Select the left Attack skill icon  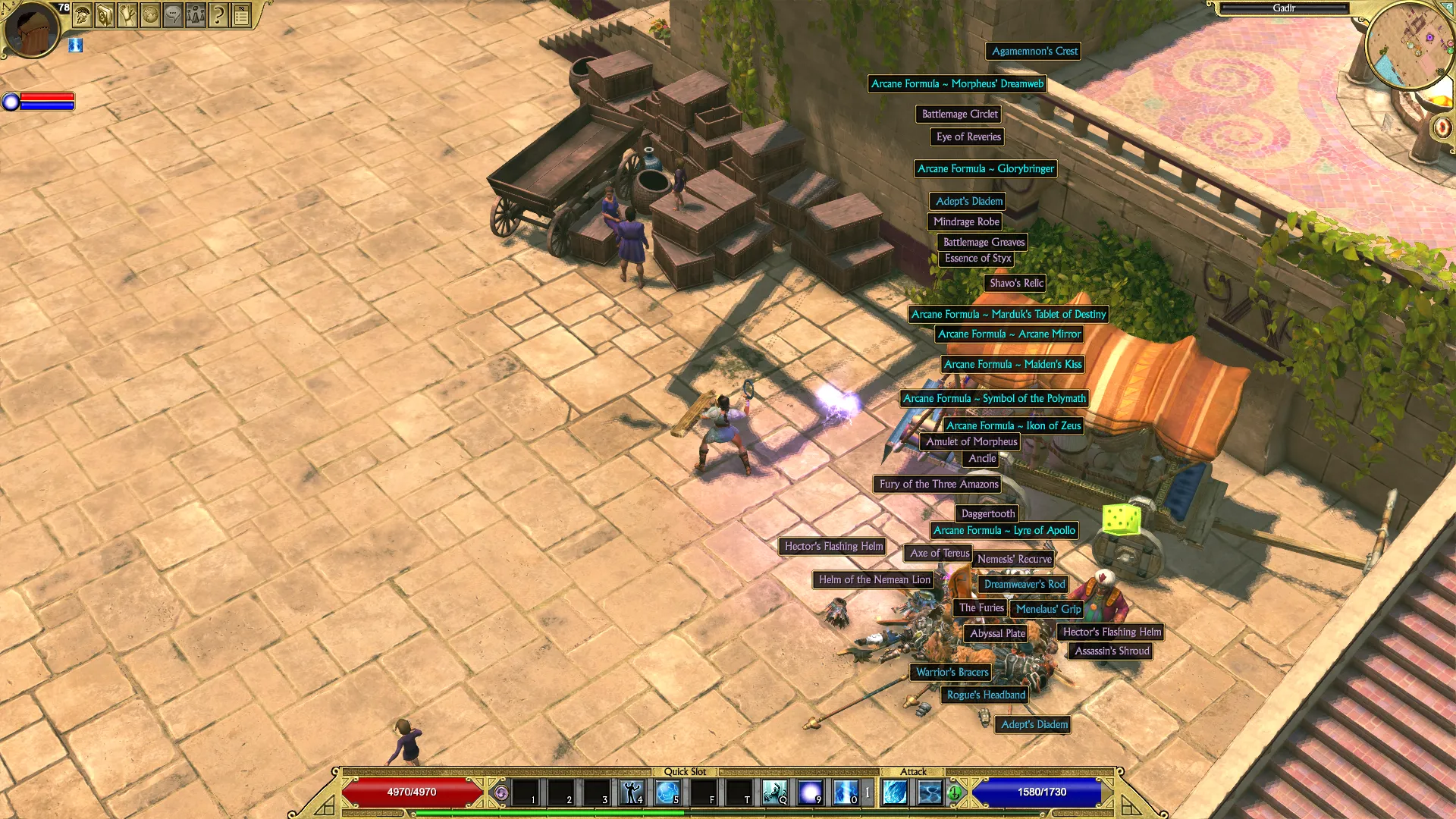point(896,792)
